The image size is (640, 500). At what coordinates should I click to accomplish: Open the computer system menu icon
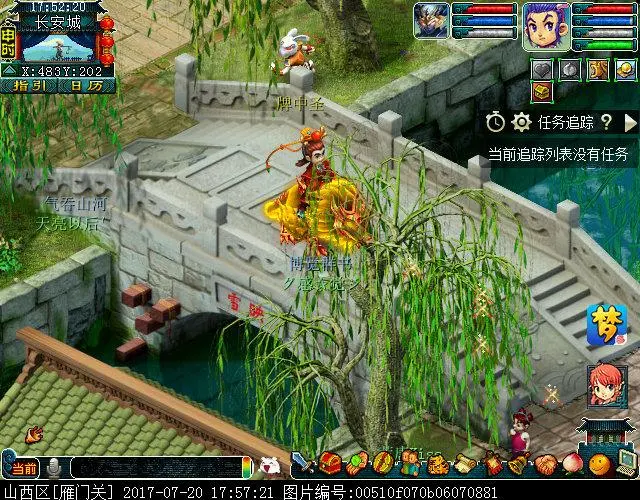[x=625, y=463]
